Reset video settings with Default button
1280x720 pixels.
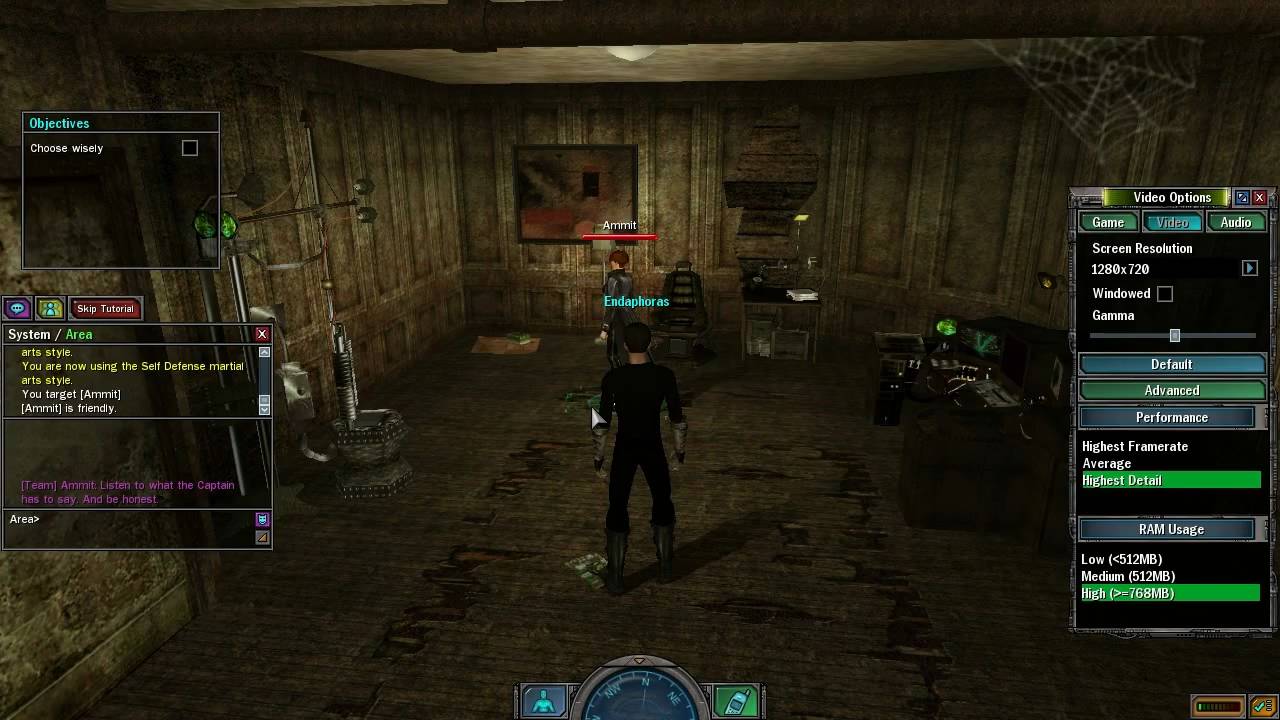pos(1172,364)
